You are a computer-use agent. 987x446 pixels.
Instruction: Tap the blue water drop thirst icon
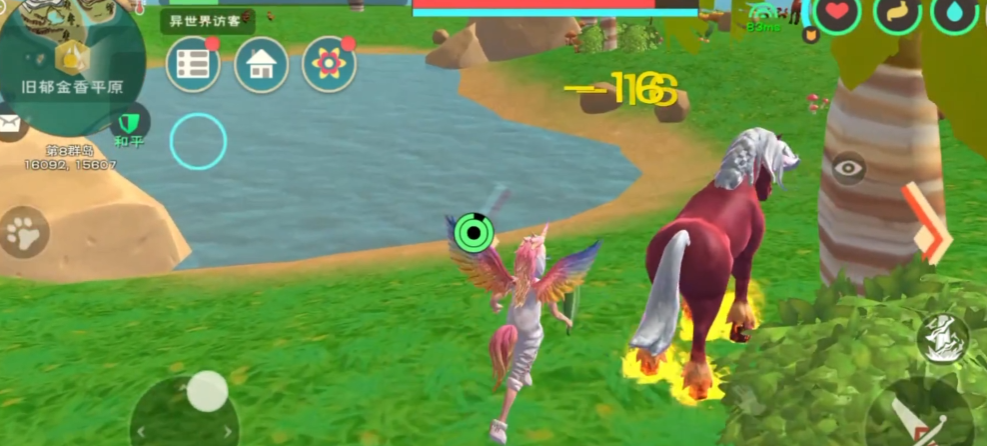click(954, 13)
